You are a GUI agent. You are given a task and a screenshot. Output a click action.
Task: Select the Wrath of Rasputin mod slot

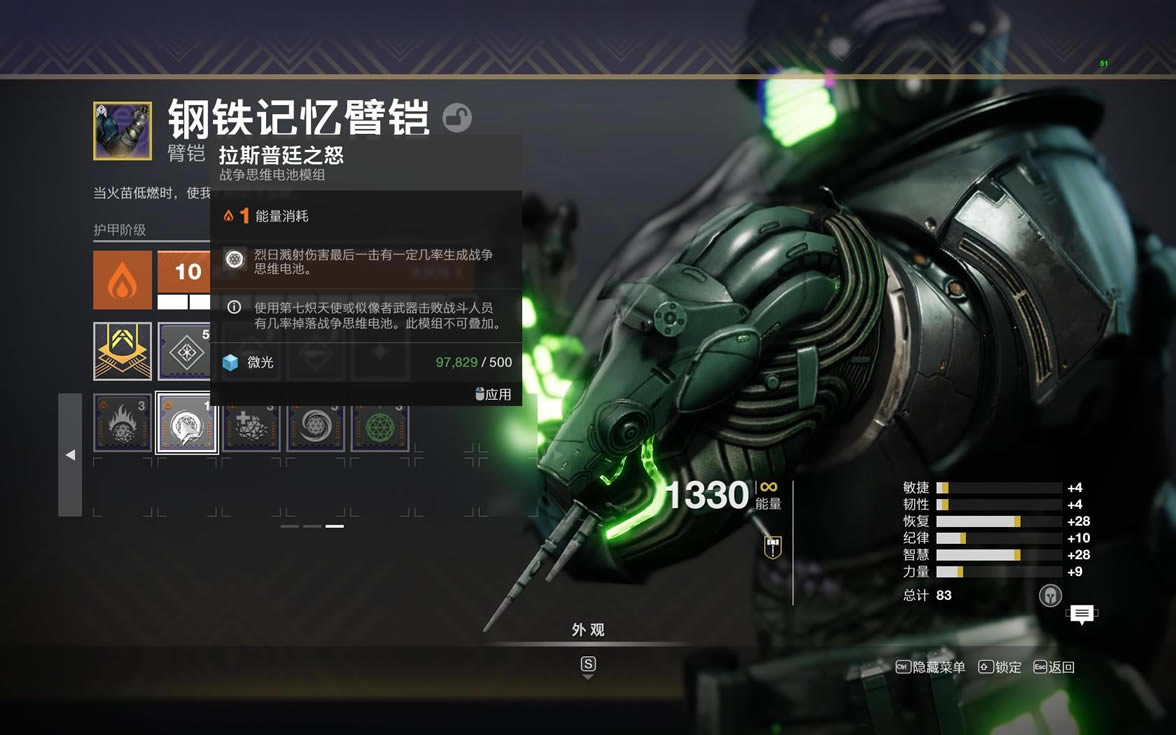[187, 424]
